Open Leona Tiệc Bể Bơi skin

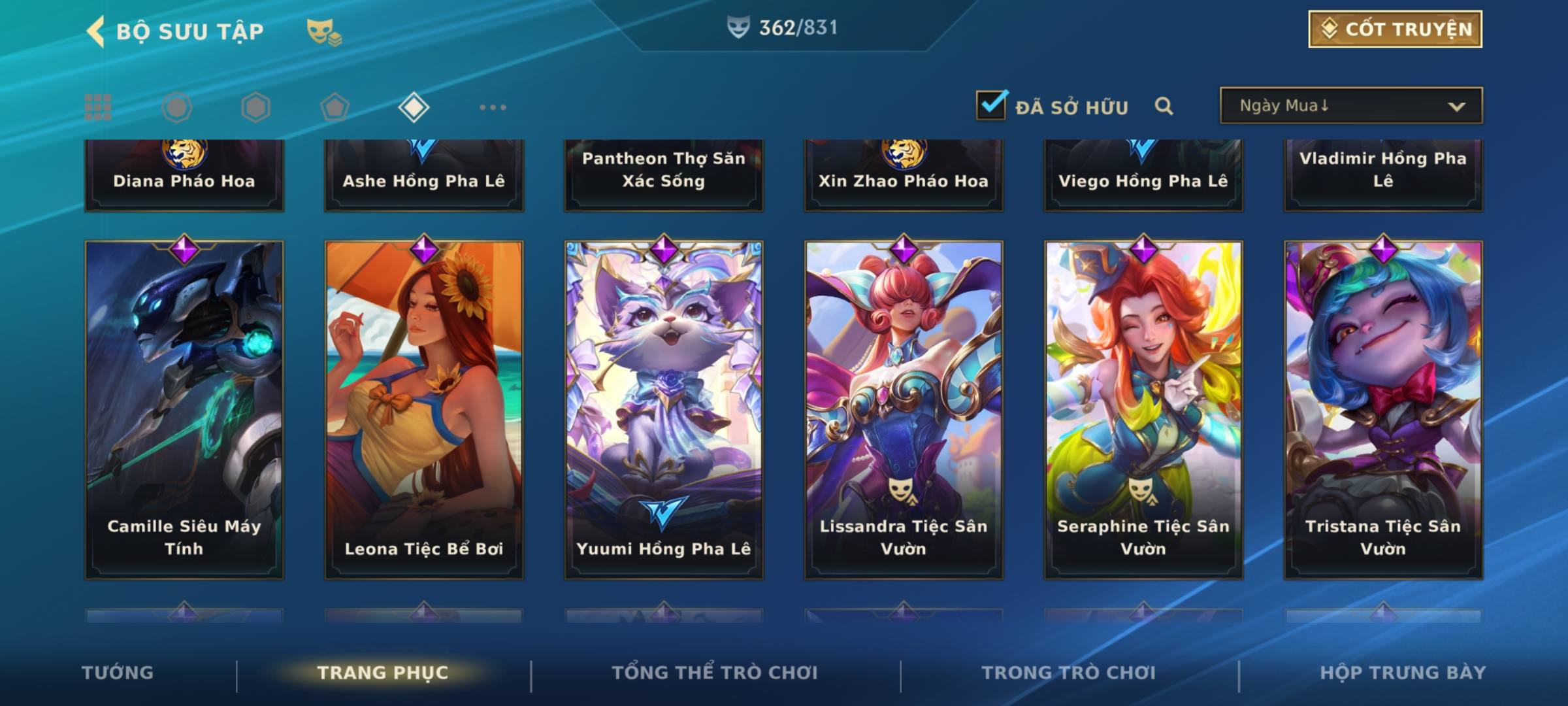tap(424, 410)
